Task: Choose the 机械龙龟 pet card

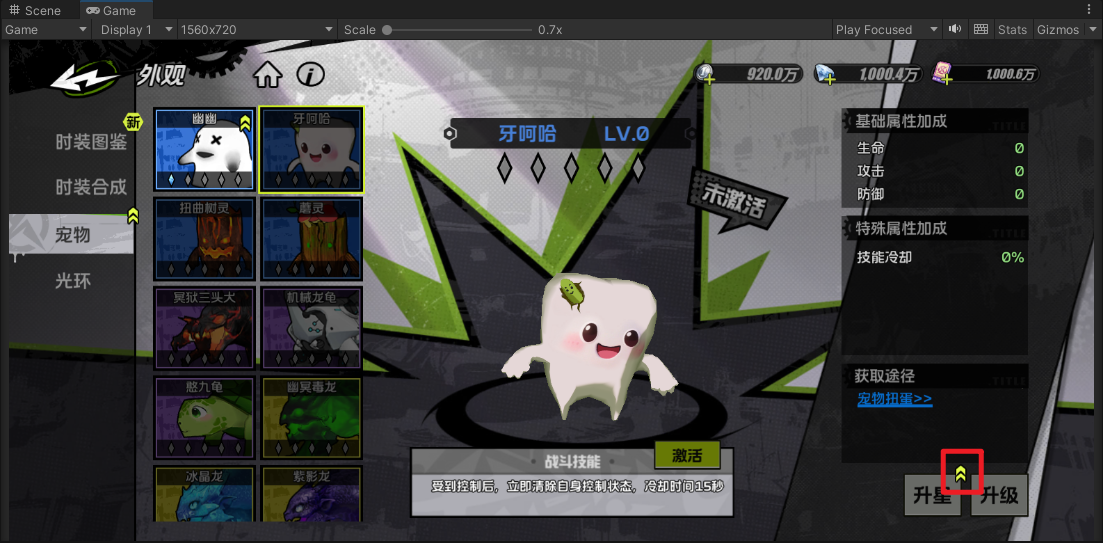Action: coord(311,328)
